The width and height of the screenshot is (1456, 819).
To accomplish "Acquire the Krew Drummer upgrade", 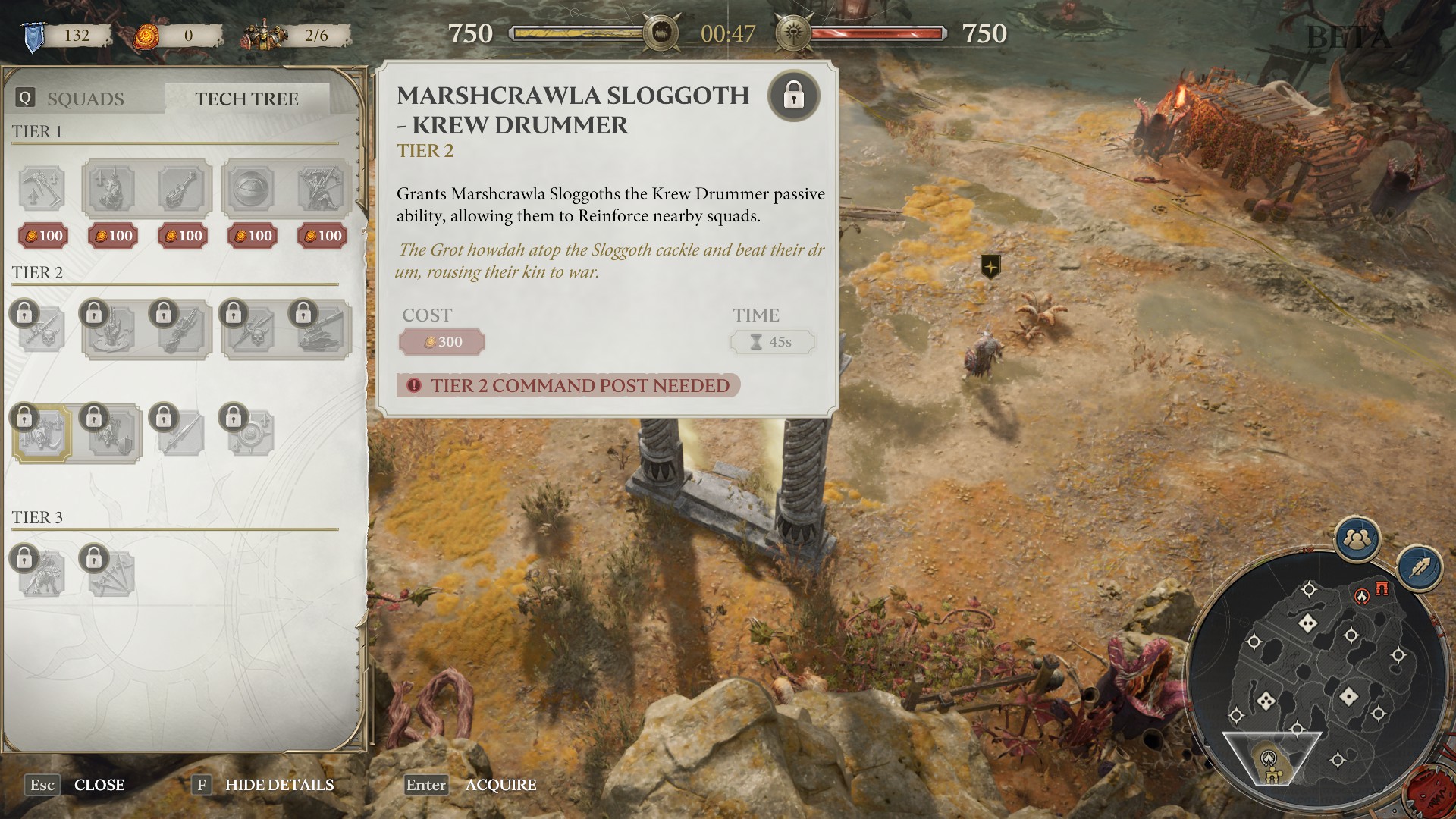I will (500, 785).
